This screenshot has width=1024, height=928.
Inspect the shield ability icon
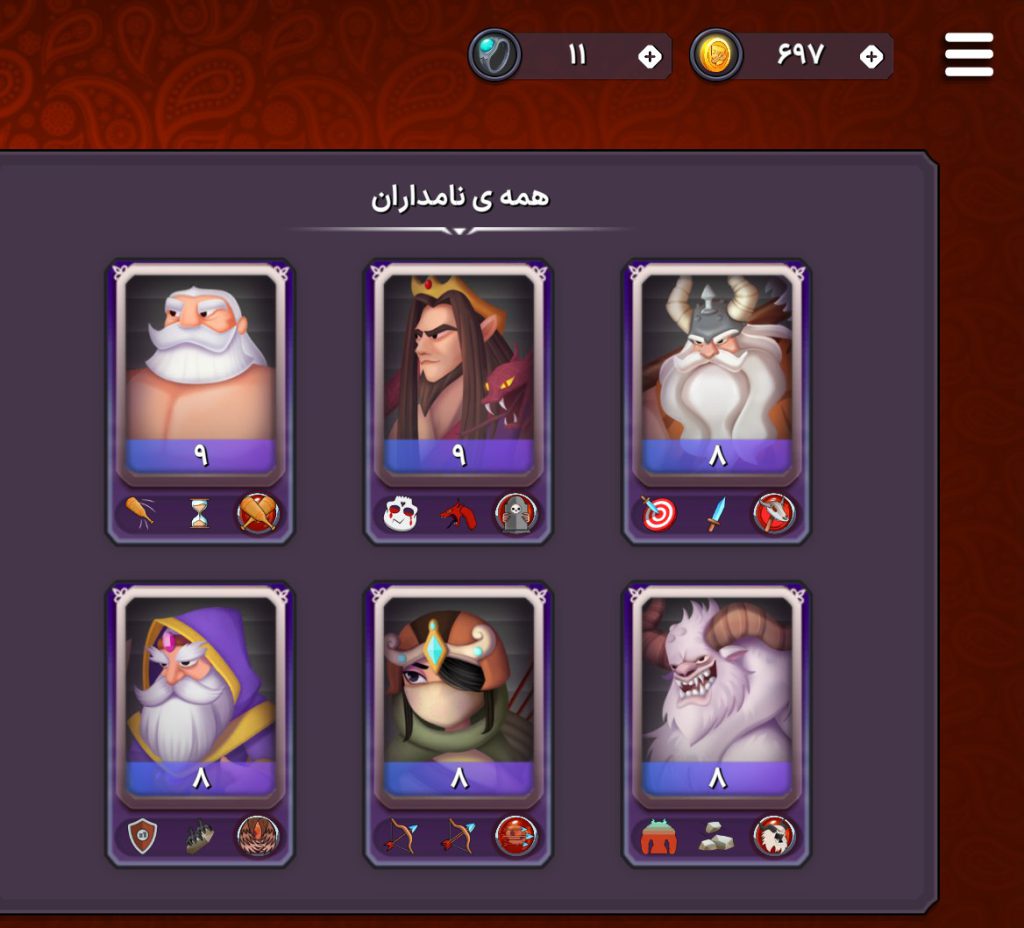(142, 836)
